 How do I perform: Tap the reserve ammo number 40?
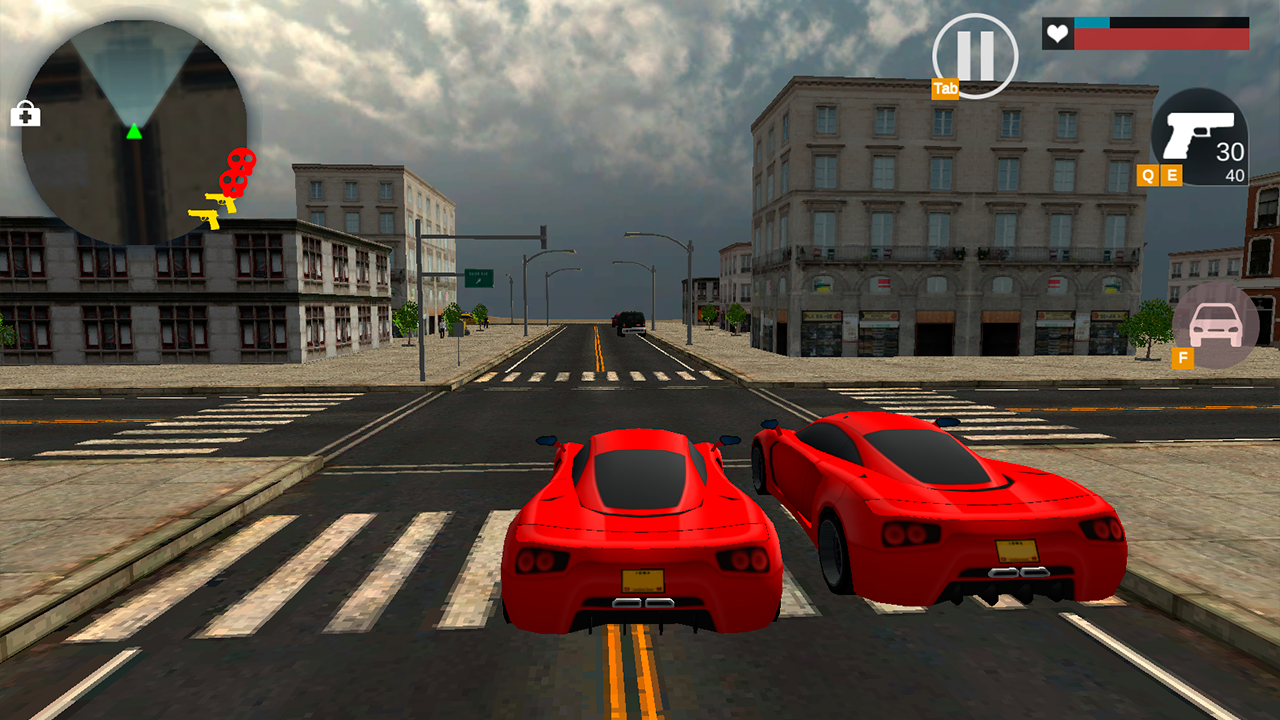click(1234, 176)
